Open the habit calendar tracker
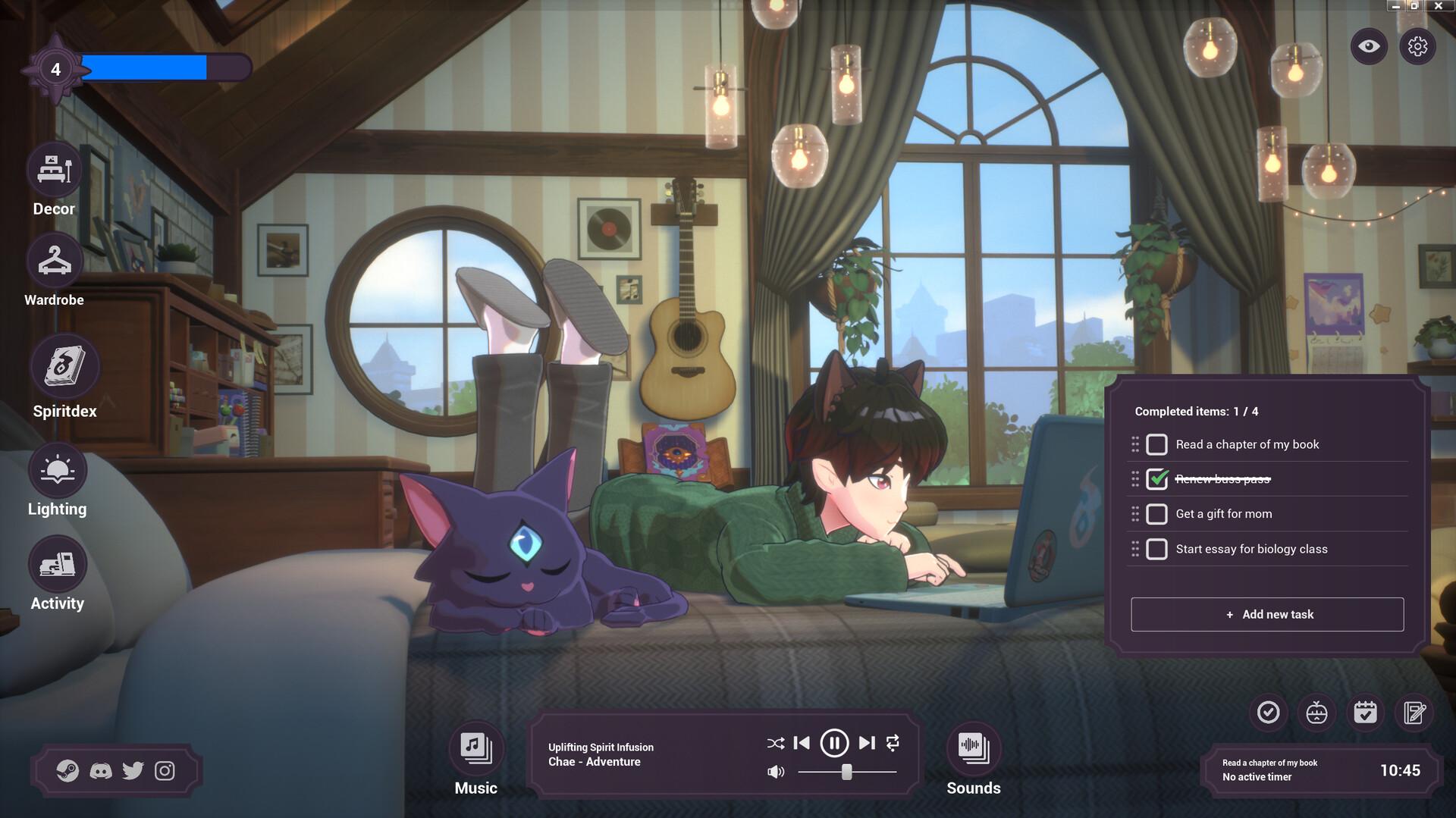This screenshot has width=1456, height=818. pos(1366,713)
